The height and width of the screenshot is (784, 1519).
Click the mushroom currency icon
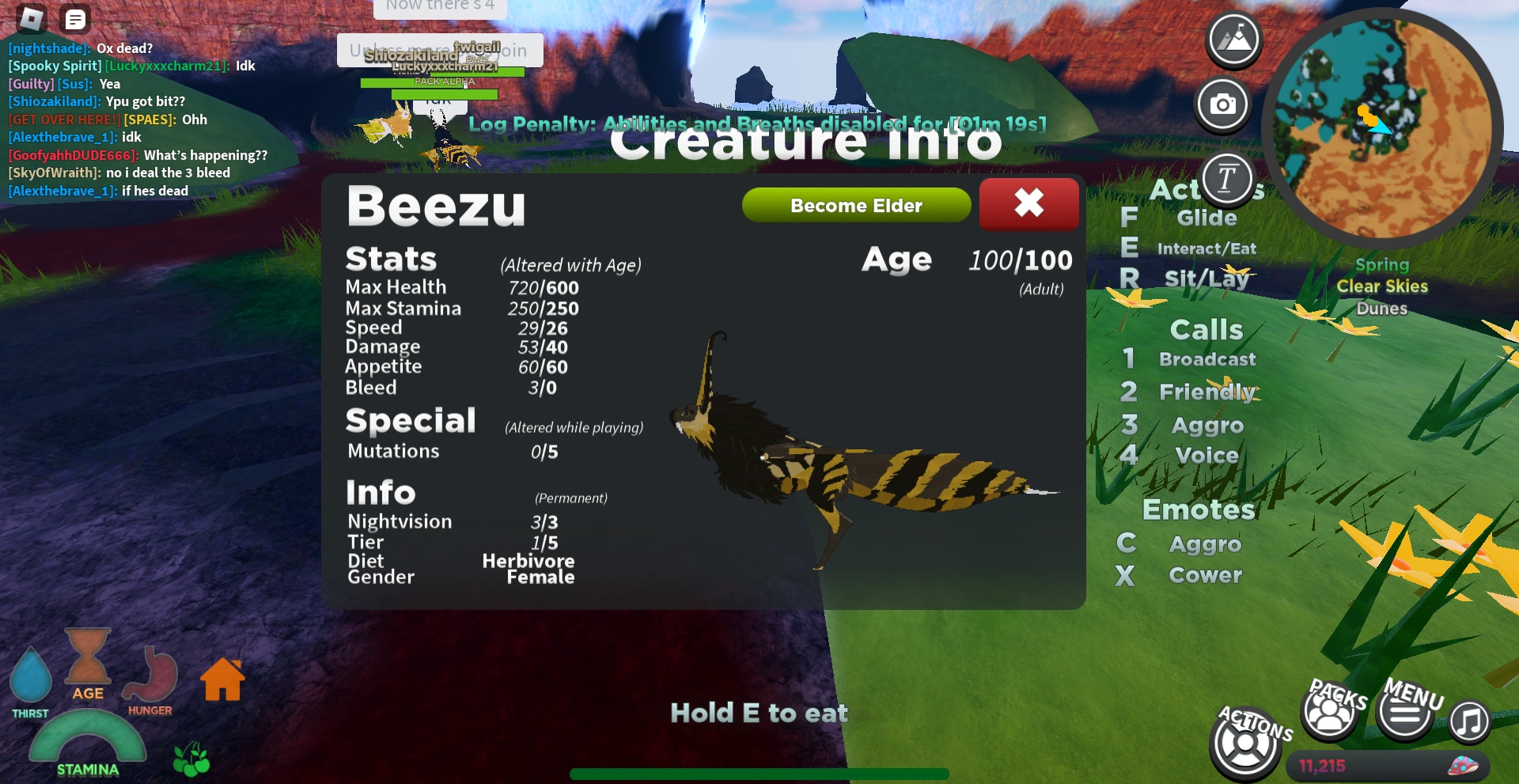(1463, 765)
